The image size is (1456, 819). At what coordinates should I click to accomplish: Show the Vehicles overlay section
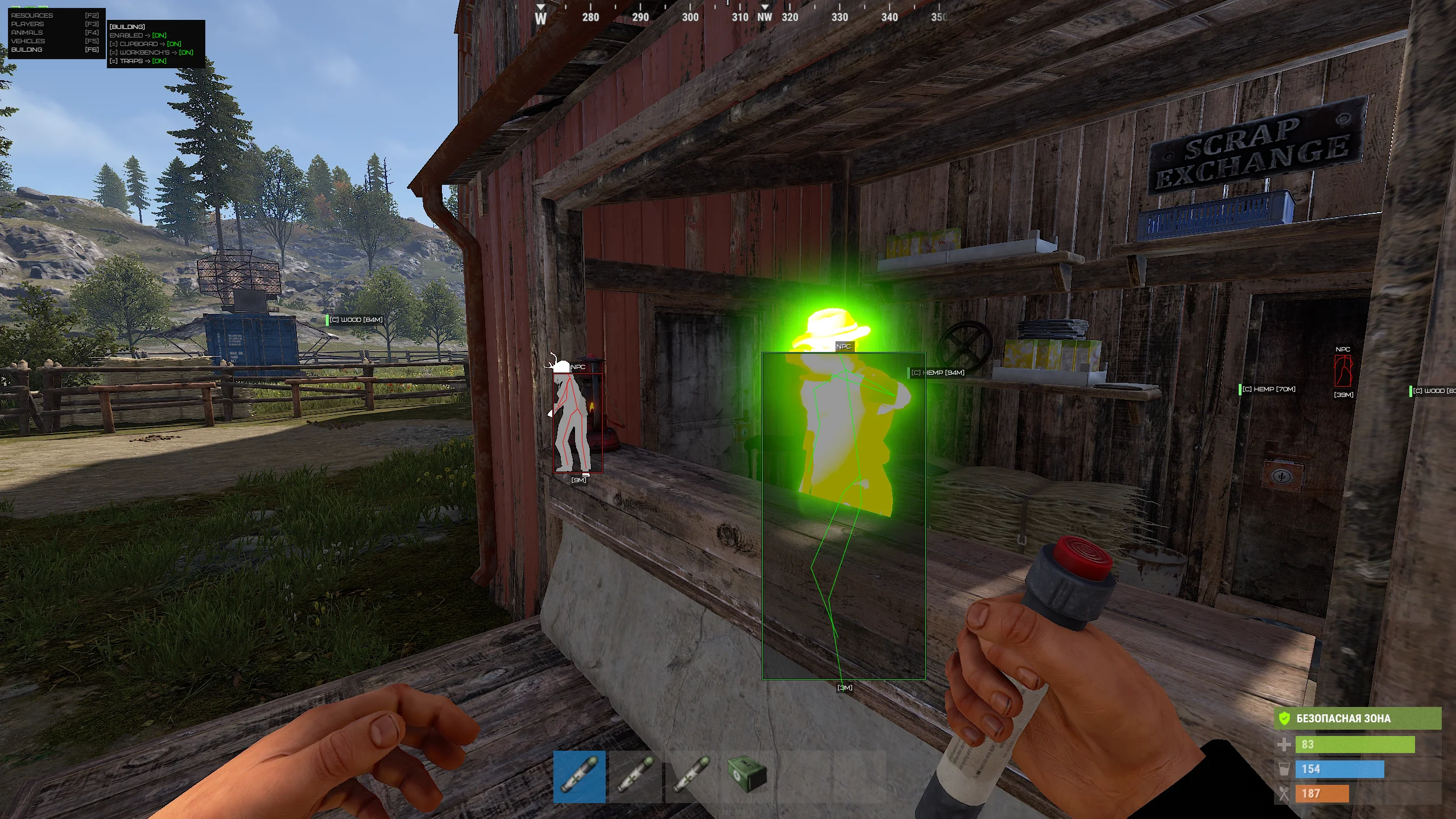pos(28,41)
